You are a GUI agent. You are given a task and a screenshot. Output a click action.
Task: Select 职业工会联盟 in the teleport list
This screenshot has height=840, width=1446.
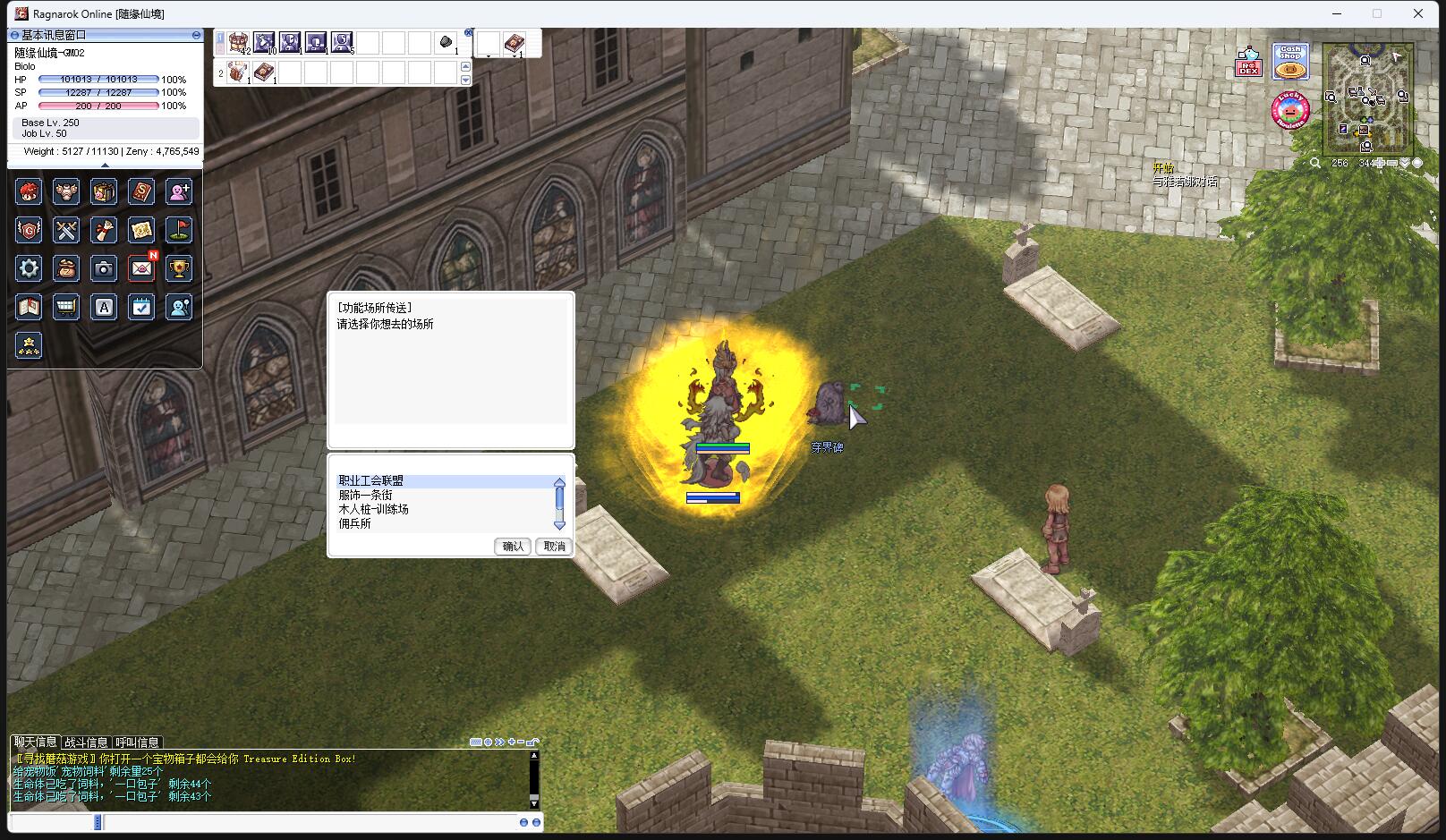[371, 480]
